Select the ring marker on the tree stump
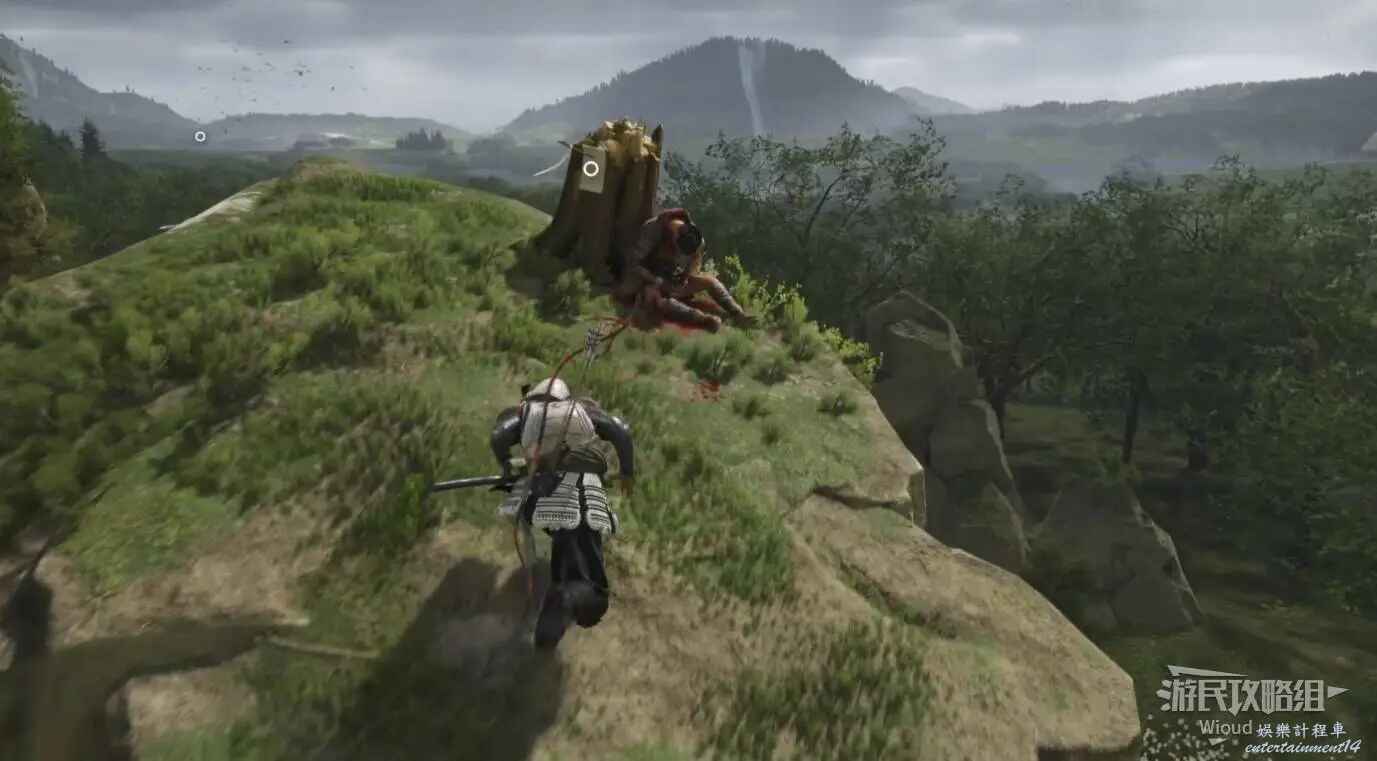Screen dimensions: 1377x761 click(591, 168)
